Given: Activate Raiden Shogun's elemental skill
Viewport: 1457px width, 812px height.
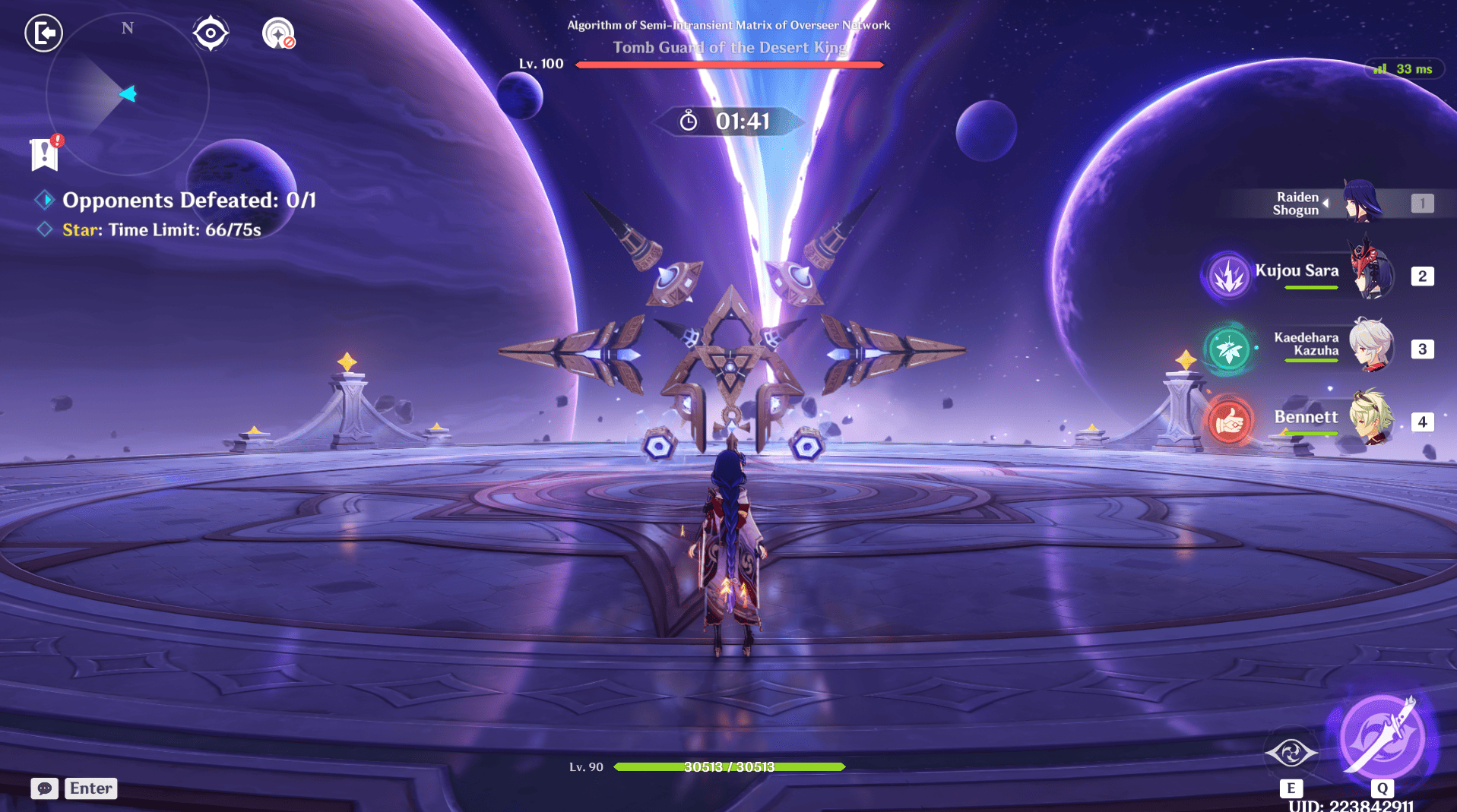Looking at the screenshot, I should point(1291,754).
